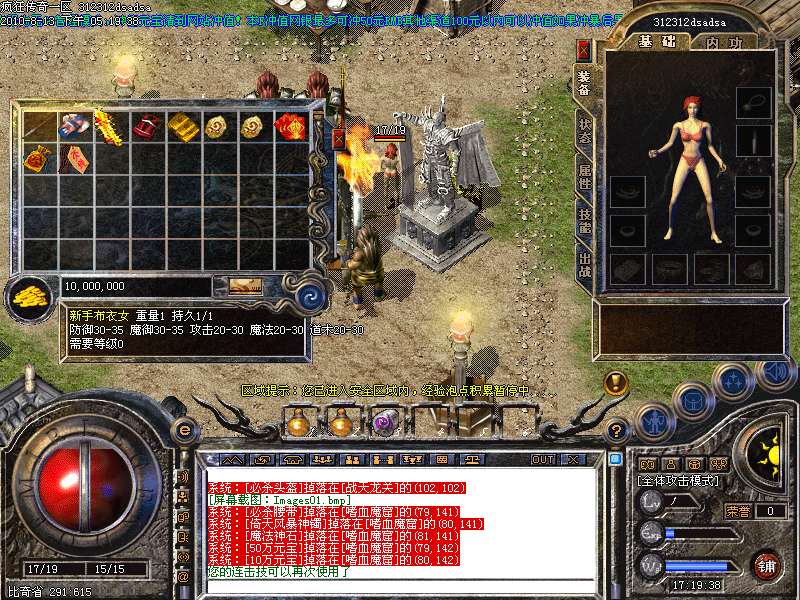
Task: Select the blue and red clothing item
Action: [75, 126]
